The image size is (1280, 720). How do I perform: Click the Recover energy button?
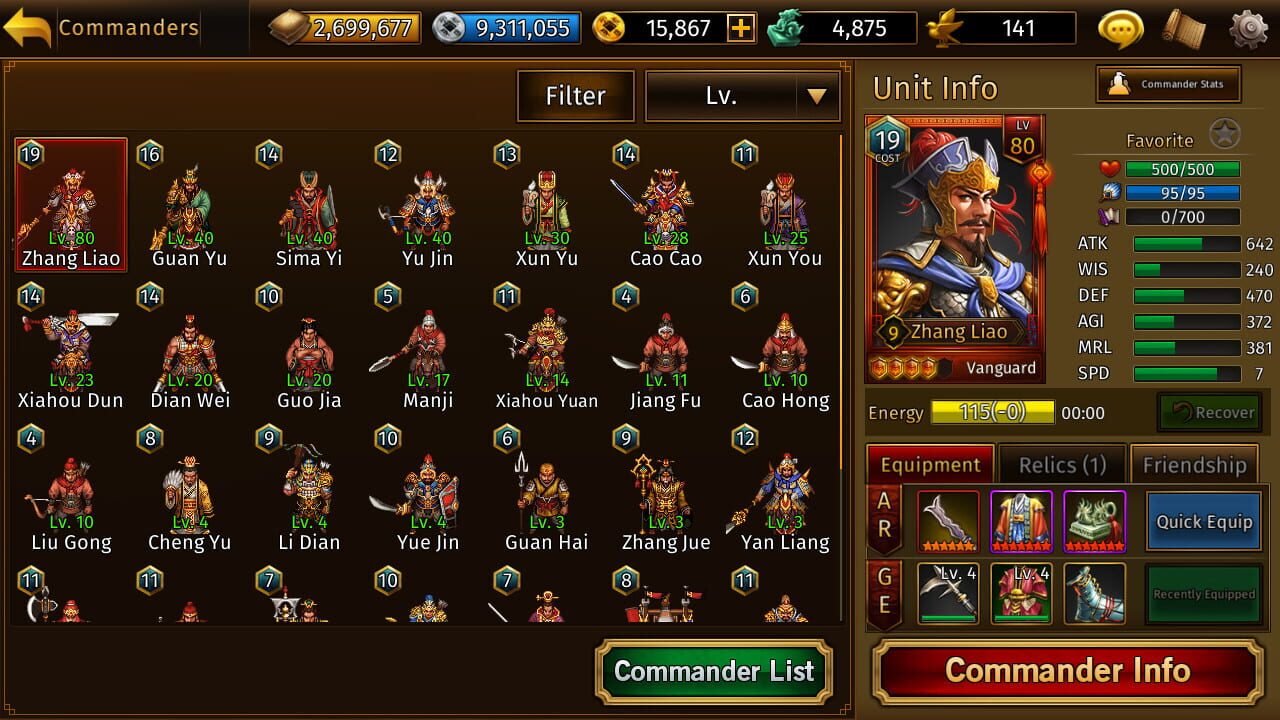(1209, 412)
